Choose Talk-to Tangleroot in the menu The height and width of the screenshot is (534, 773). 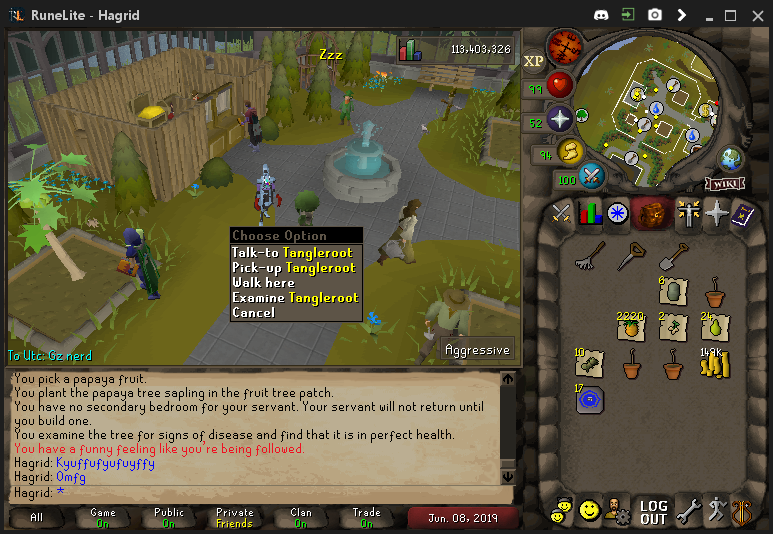pos(292,253)
